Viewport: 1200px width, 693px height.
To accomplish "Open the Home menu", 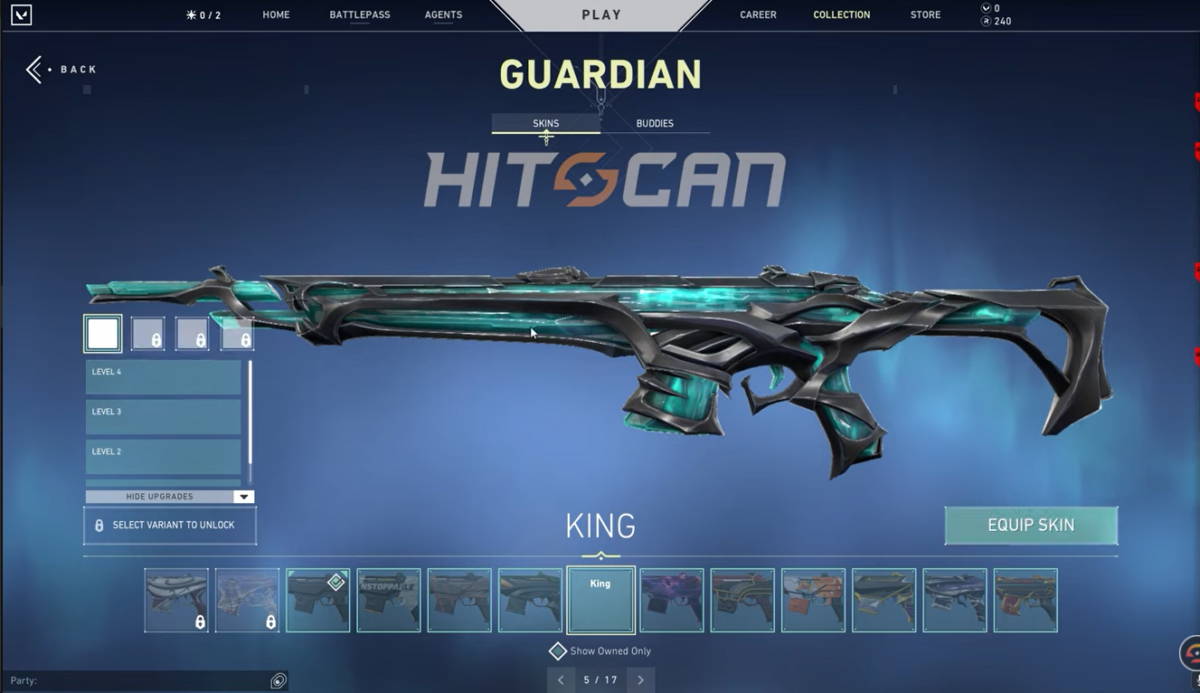I will tap(276, 15).
